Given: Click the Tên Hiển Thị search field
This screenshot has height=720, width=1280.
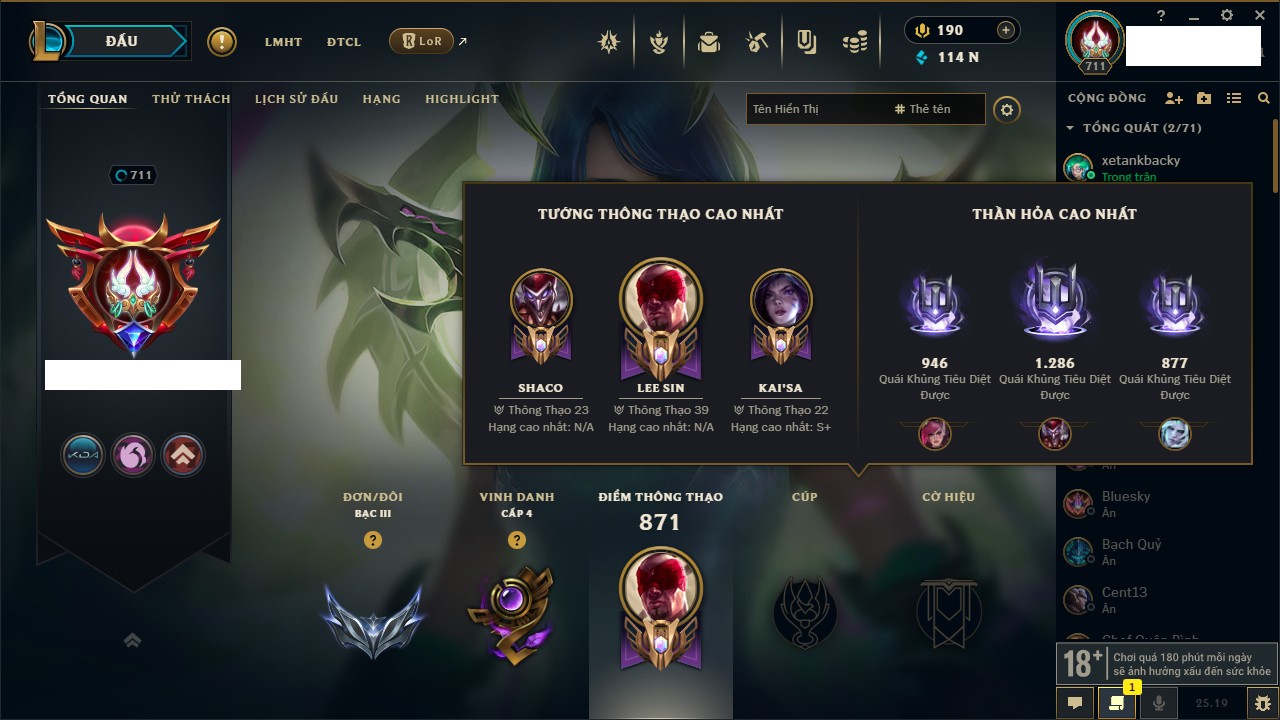Looking at the screenshot, I should (815, 109).
